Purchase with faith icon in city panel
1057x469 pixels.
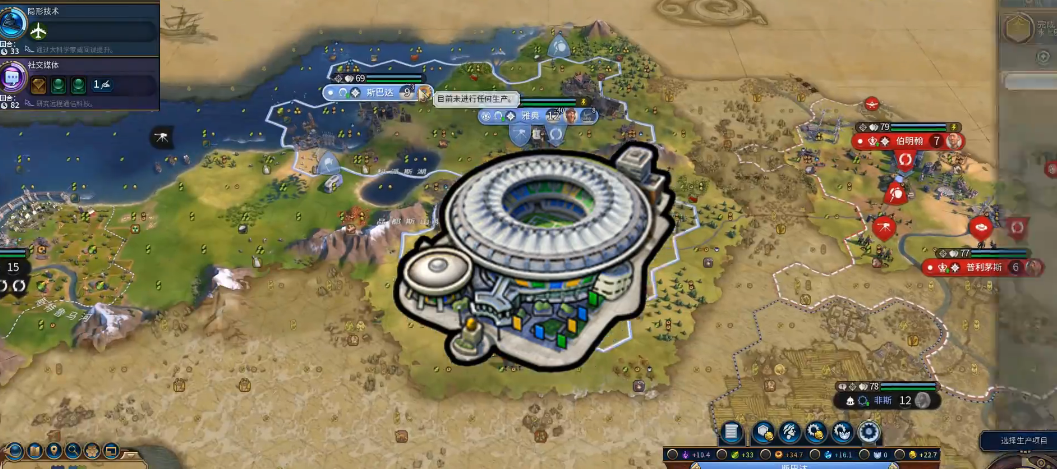click(842, 432)
